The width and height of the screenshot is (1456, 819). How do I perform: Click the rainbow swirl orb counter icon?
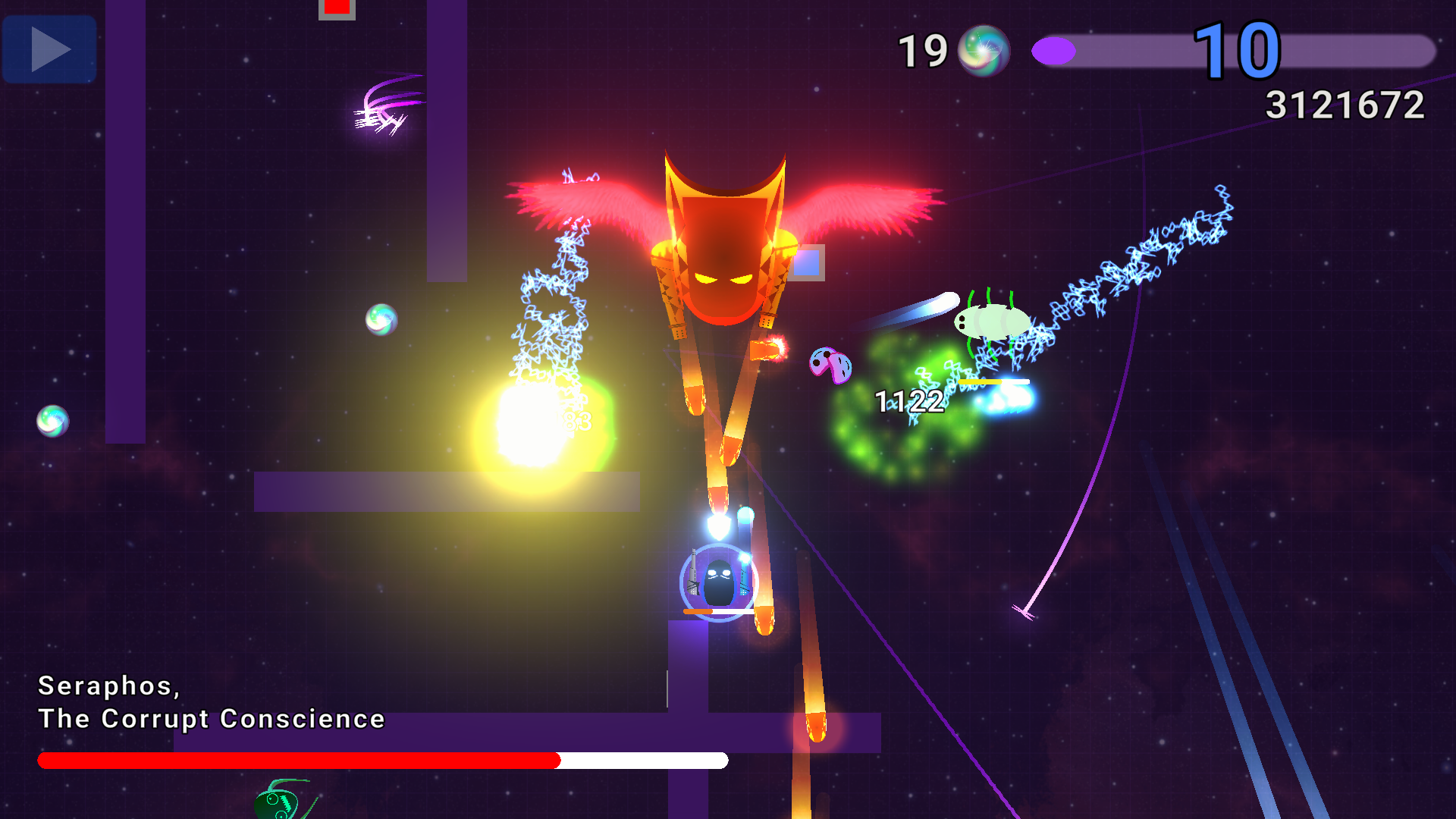(x=985, y=51)
